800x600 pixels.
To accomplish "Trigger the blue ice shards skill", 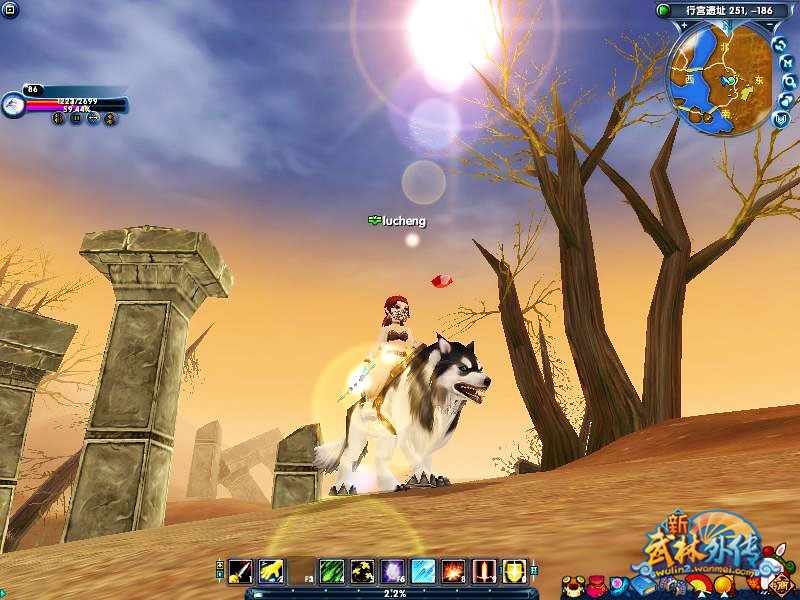I will (x=423, y=571).
